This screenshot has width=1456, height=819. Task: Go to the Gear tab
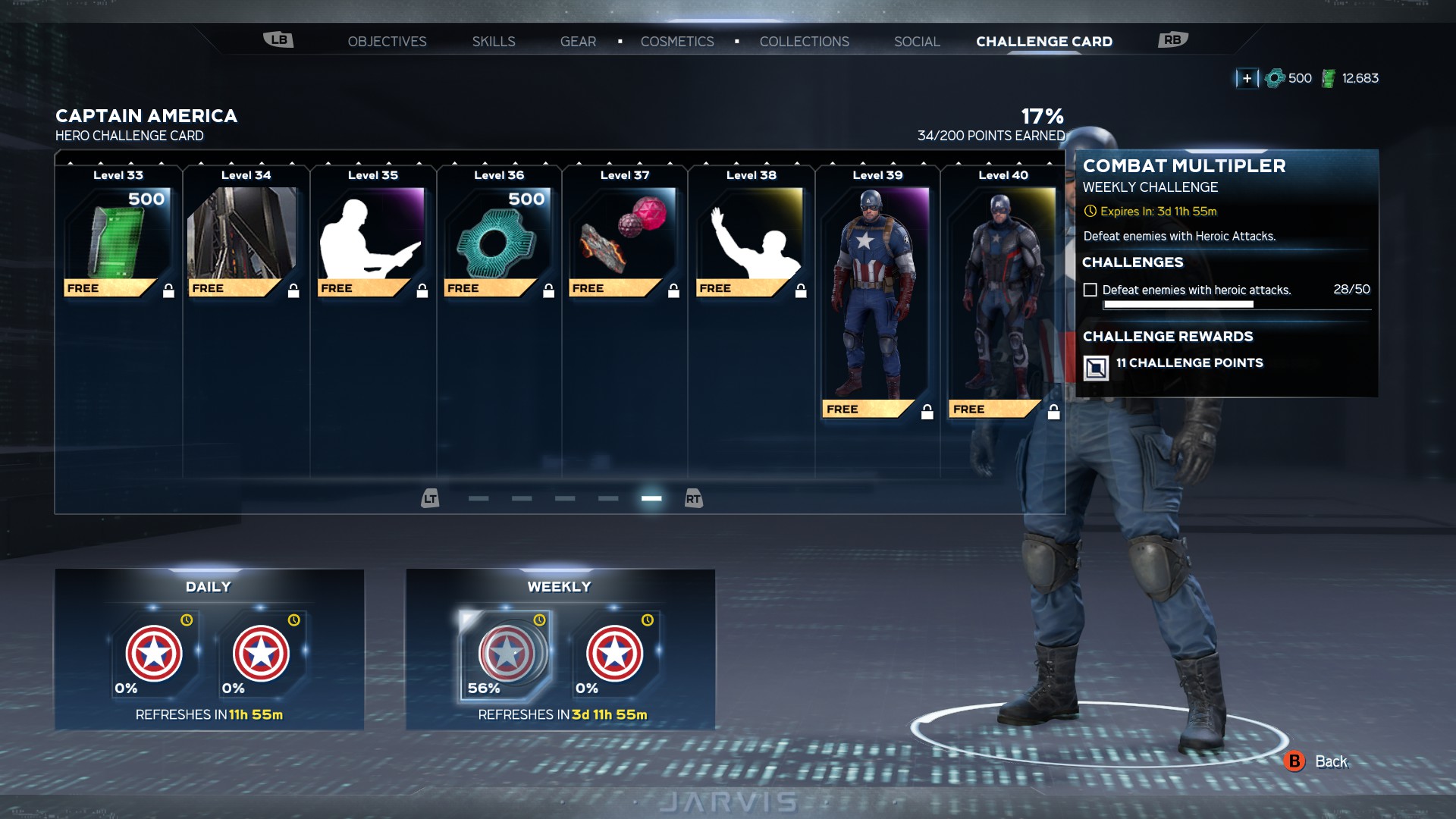(578, 42)
